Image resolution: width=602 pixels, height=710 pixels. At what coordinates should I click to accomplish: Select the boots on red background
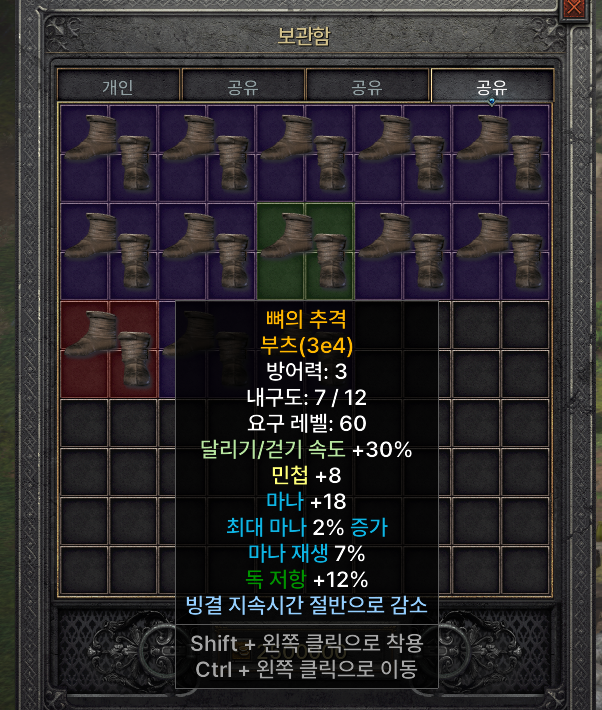pos(108,347)
